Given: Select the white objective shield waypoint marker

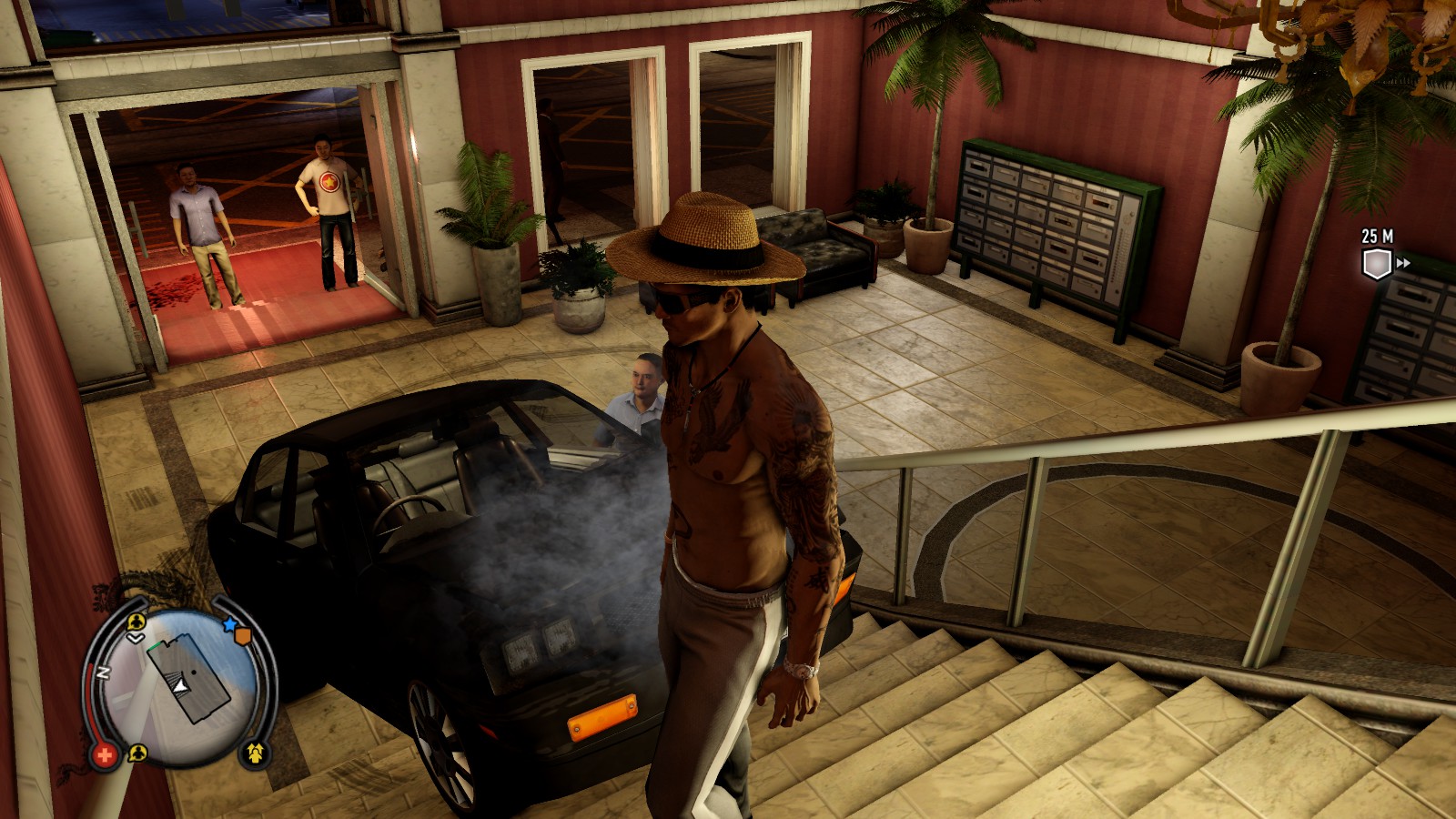Looking at the screenshot, I should tap(1376, 264).
